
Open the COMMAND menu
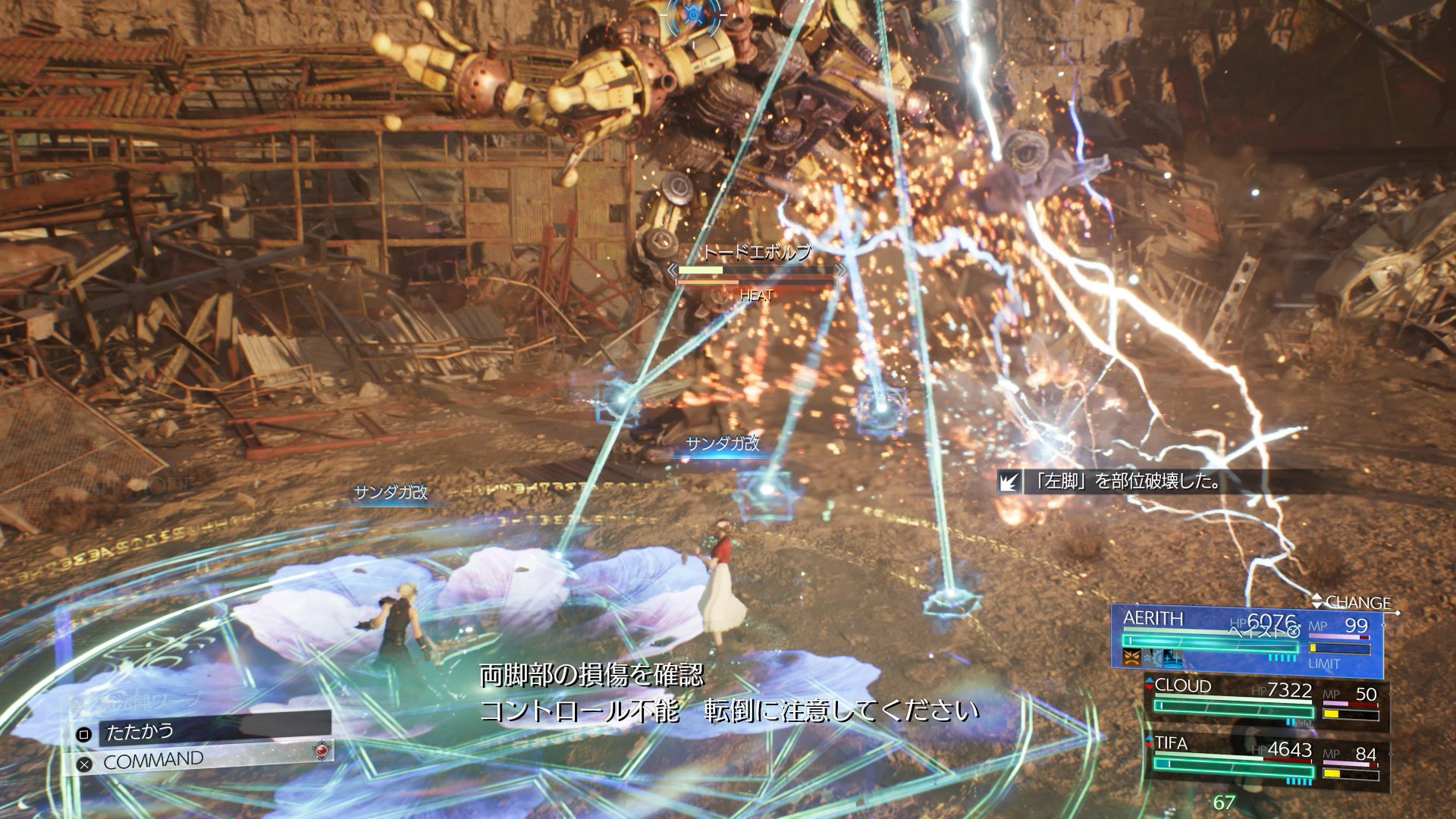click(153, 761)
